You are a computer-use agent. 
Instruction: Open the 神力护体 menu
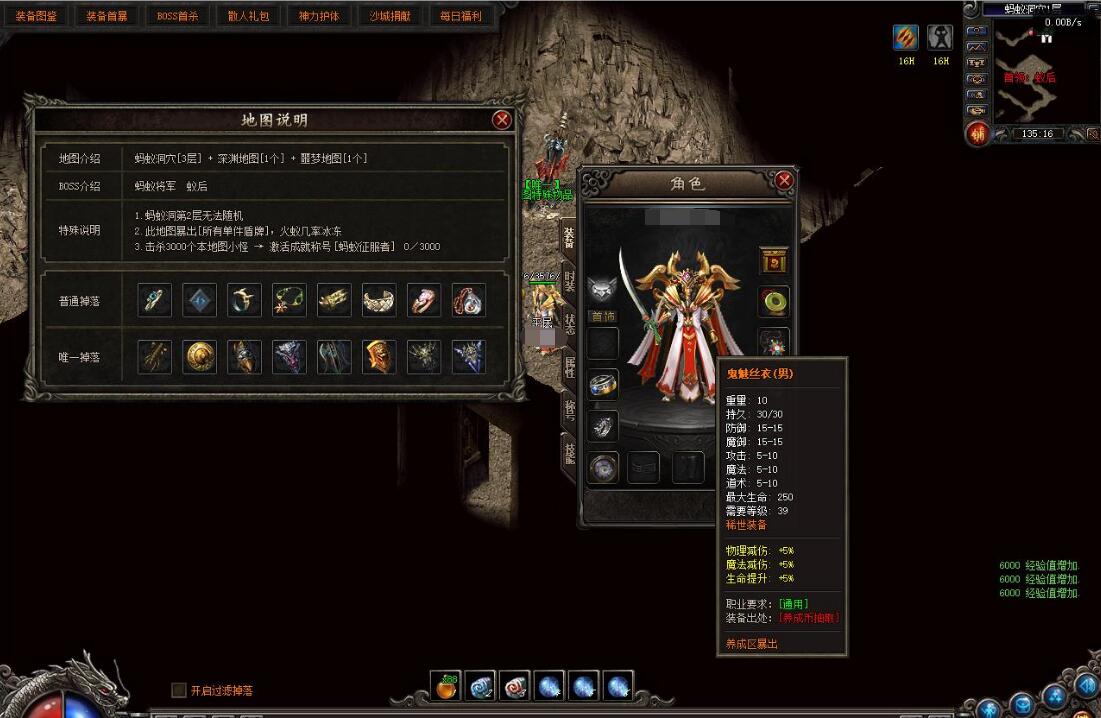point(319,16)
